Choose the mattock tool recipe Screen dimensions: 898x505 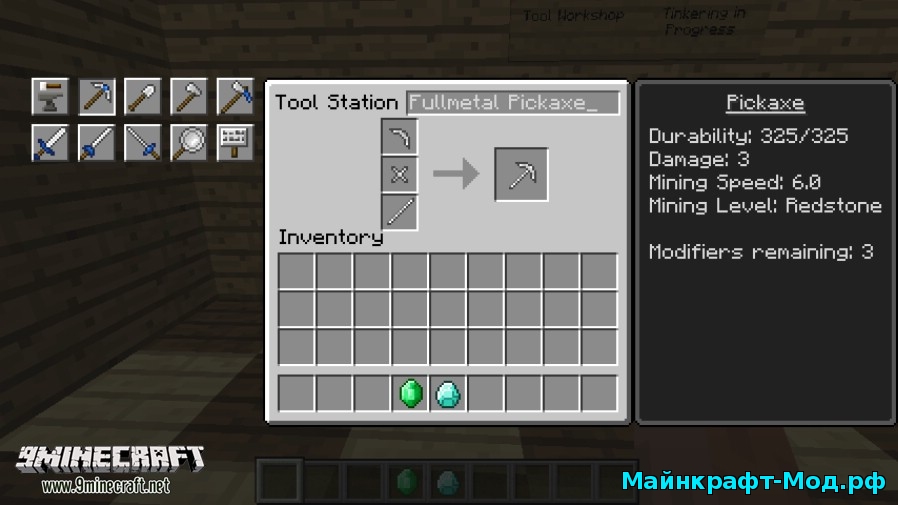(x=234, y=97)
